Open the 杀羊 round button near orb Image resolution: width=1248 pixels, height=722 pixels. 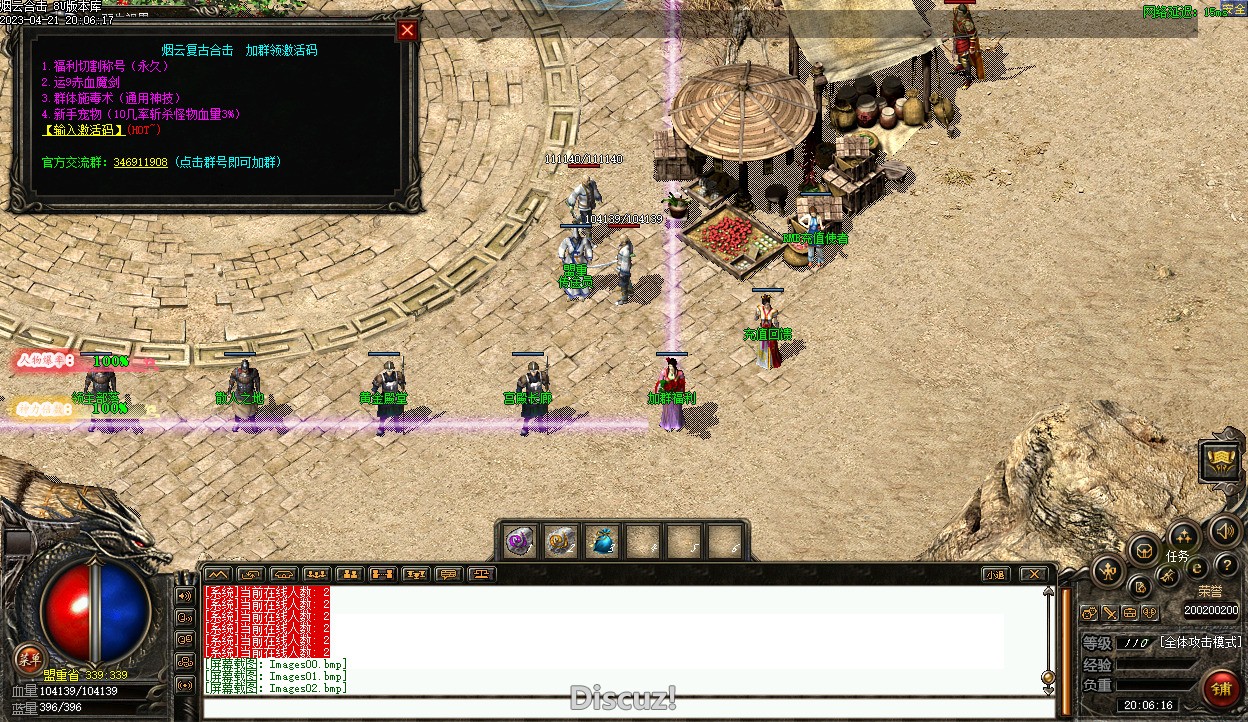30,658
